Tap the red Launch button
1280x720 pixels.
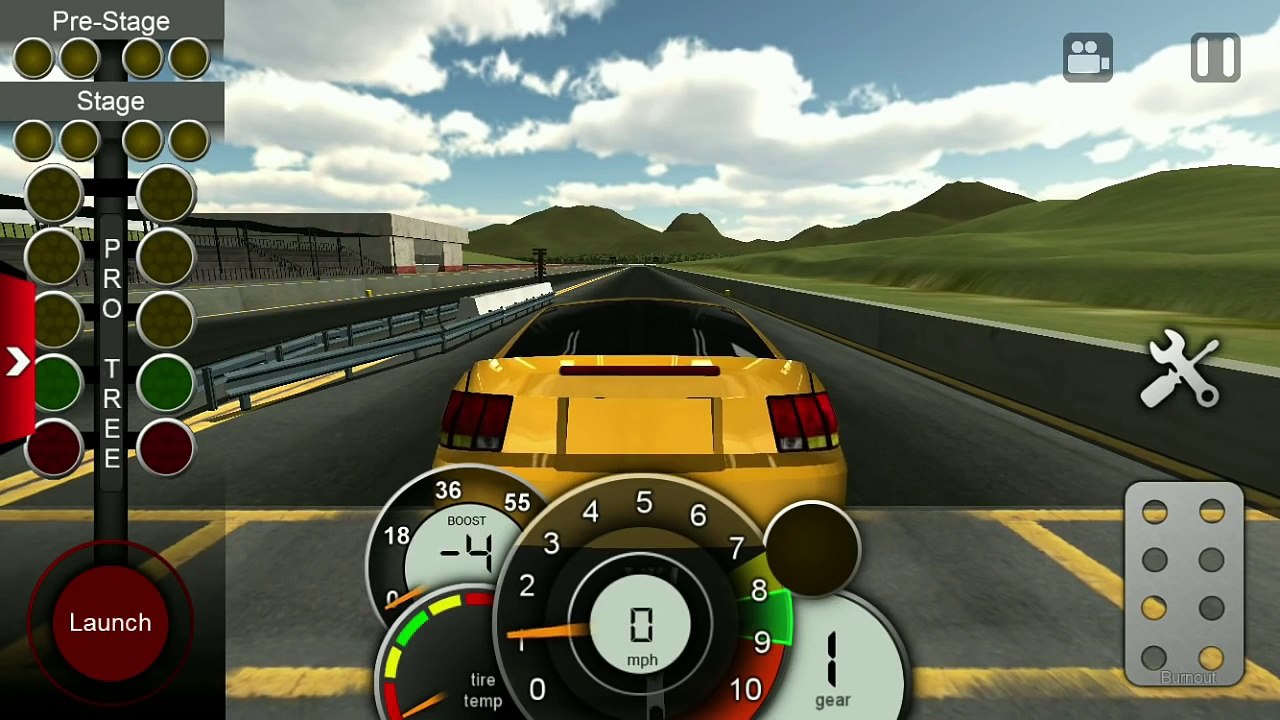click(110, 622)
